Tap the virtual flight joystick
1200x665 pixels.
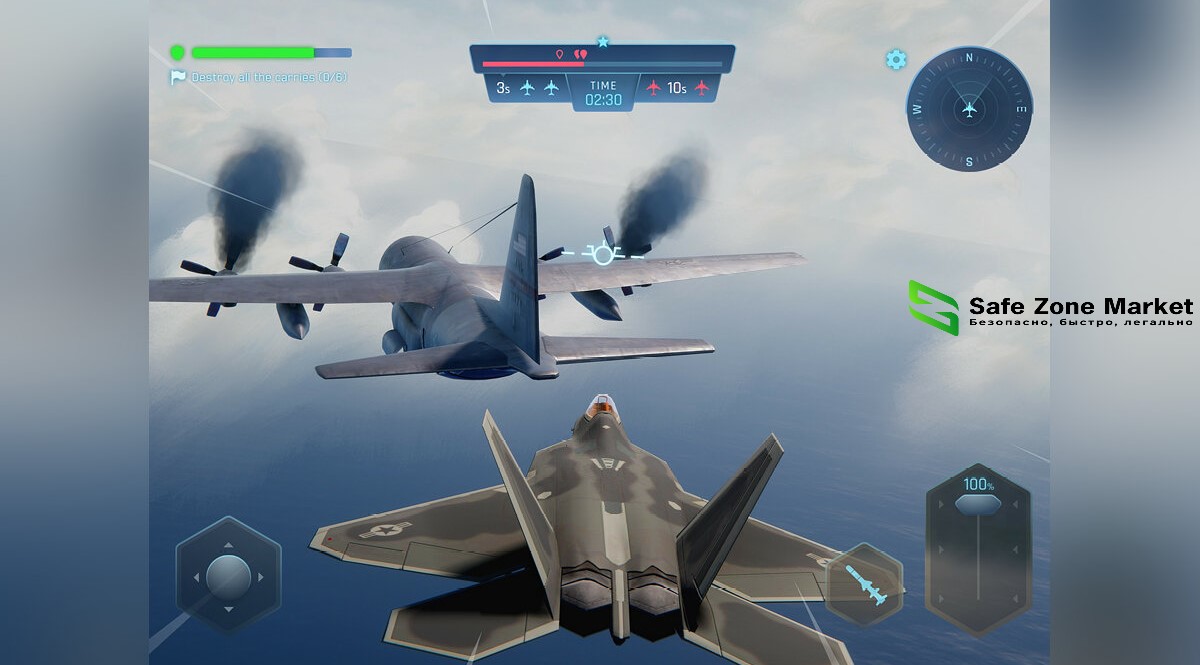tap(228, 576)
